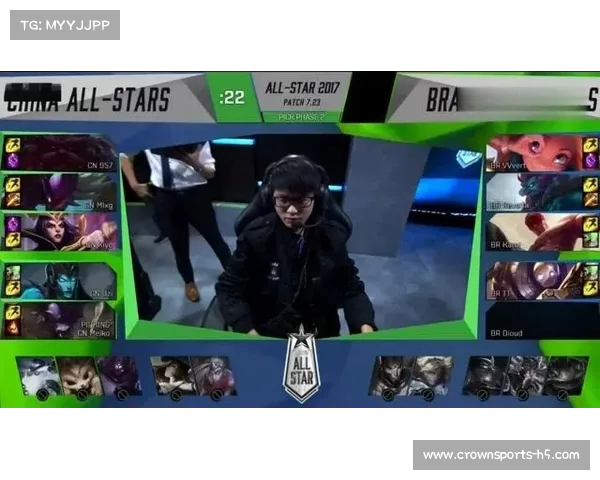Screen dimensions: 600x480
Task: Choose BR Kami's champion pick panel
Action: point(535,232)
